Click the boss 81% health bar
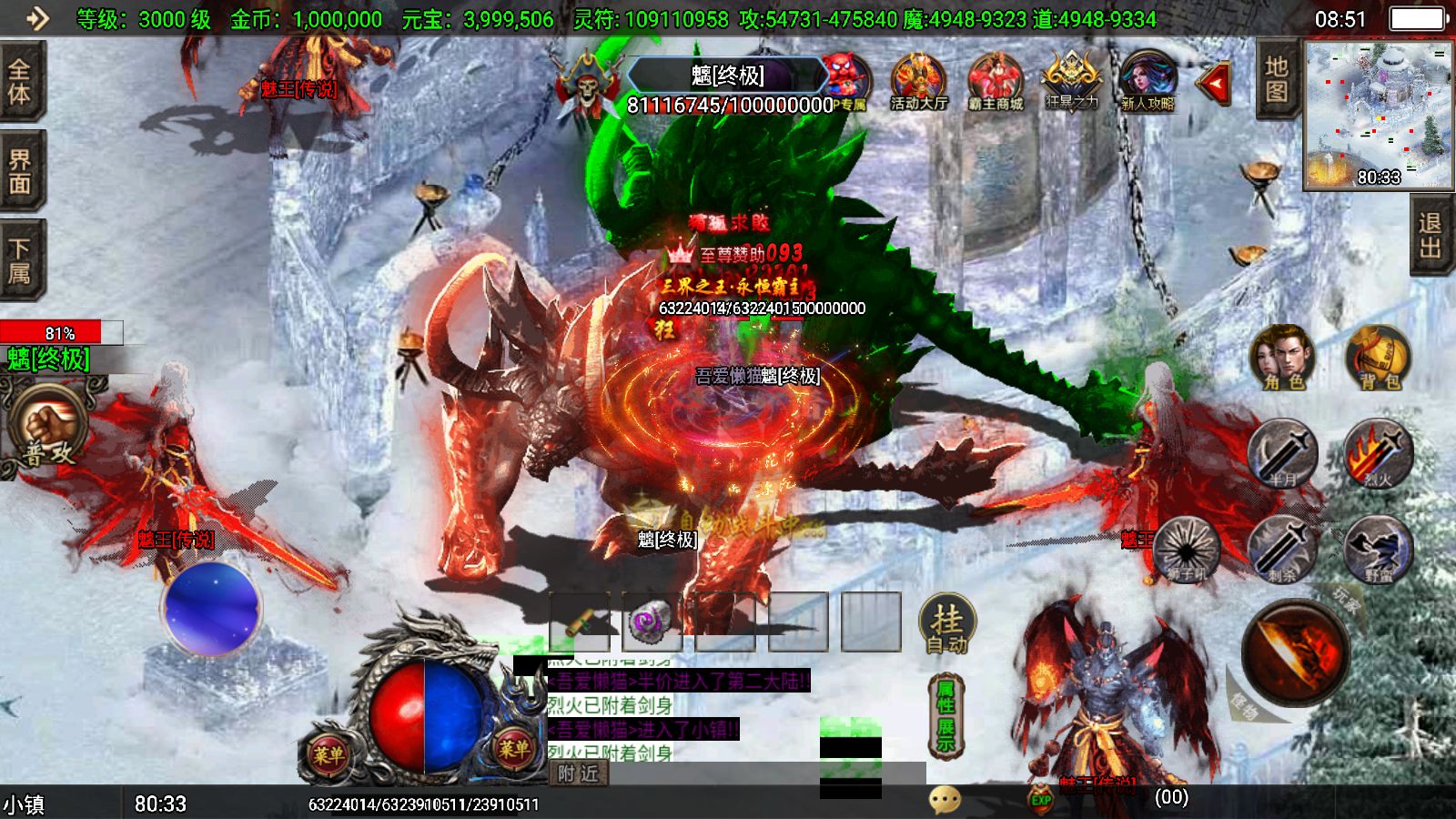 57,332
